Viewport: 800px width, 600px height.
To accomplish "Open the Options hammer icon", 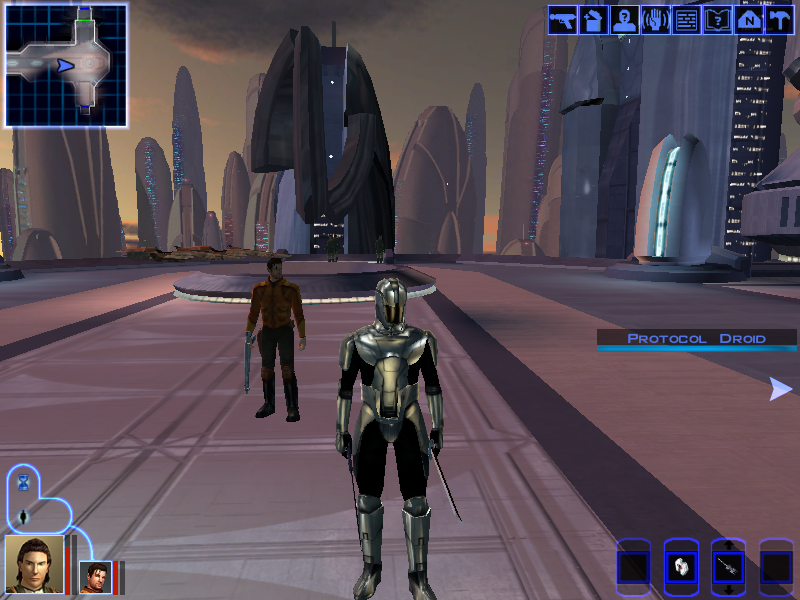I will (779, 20).
